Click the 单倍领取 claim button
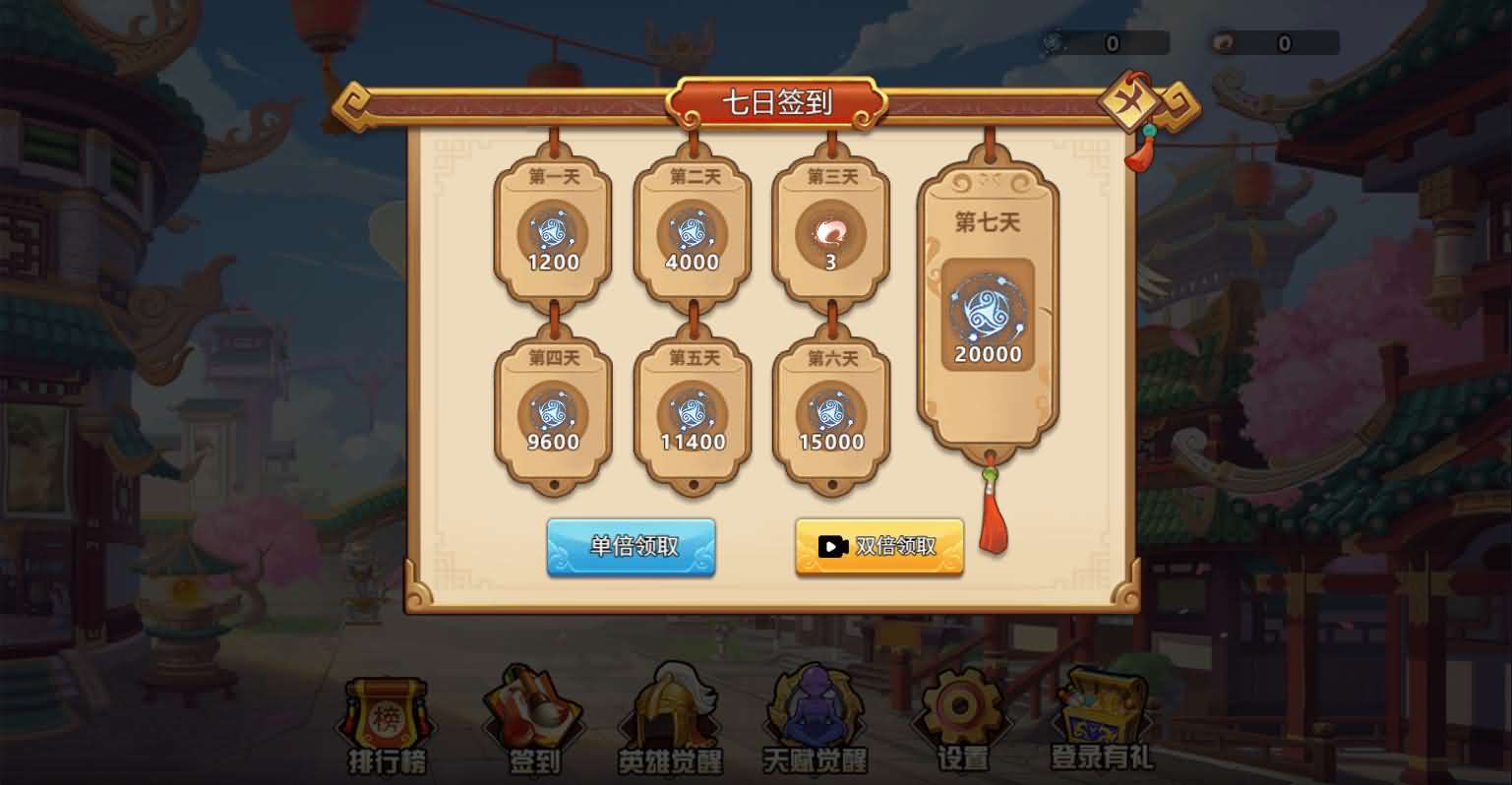1512x785 pixels. pos(631,546)
